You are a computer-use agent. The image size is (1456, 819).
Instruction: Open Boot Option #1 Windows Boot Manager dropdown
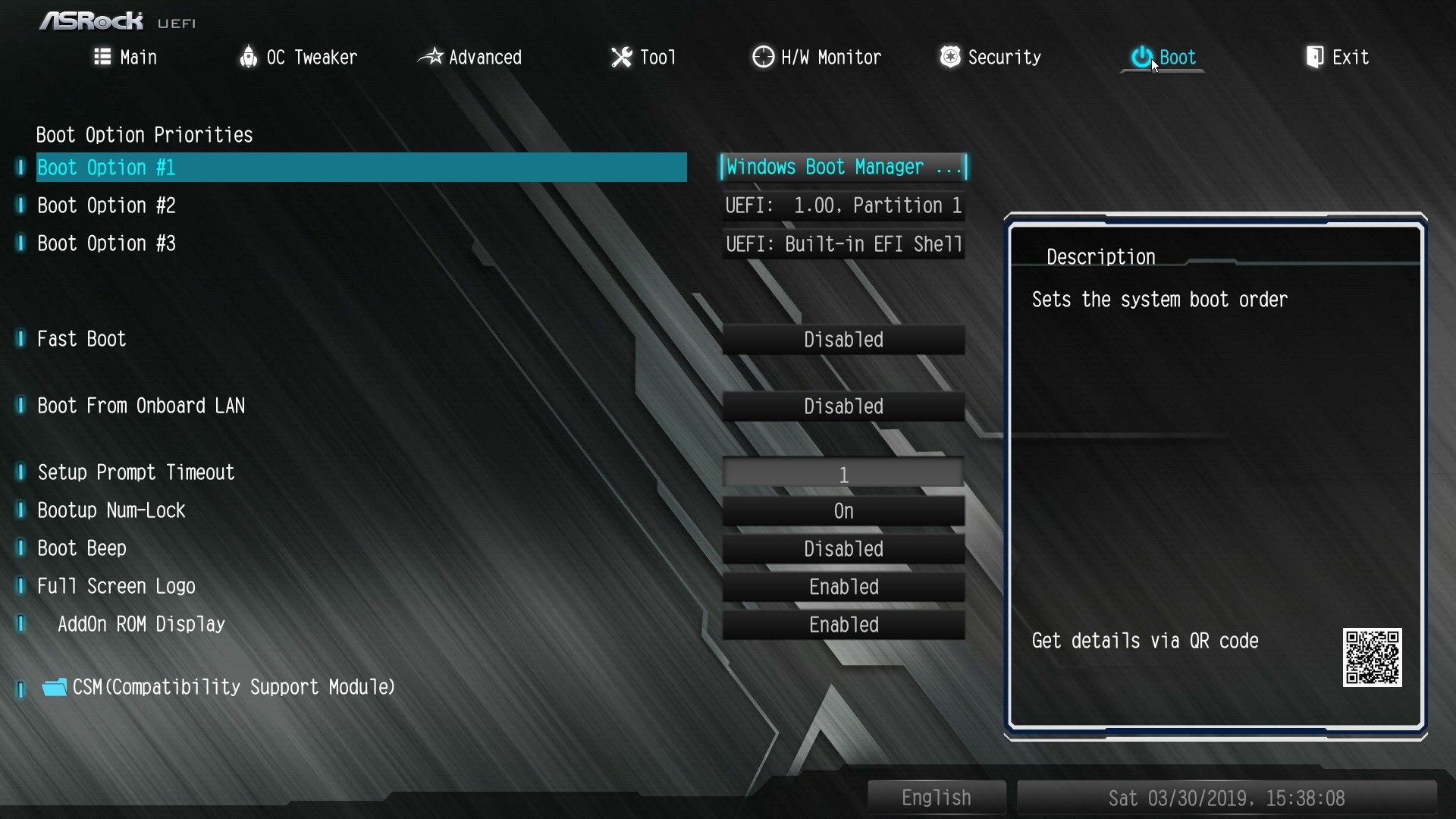[843, 167]
